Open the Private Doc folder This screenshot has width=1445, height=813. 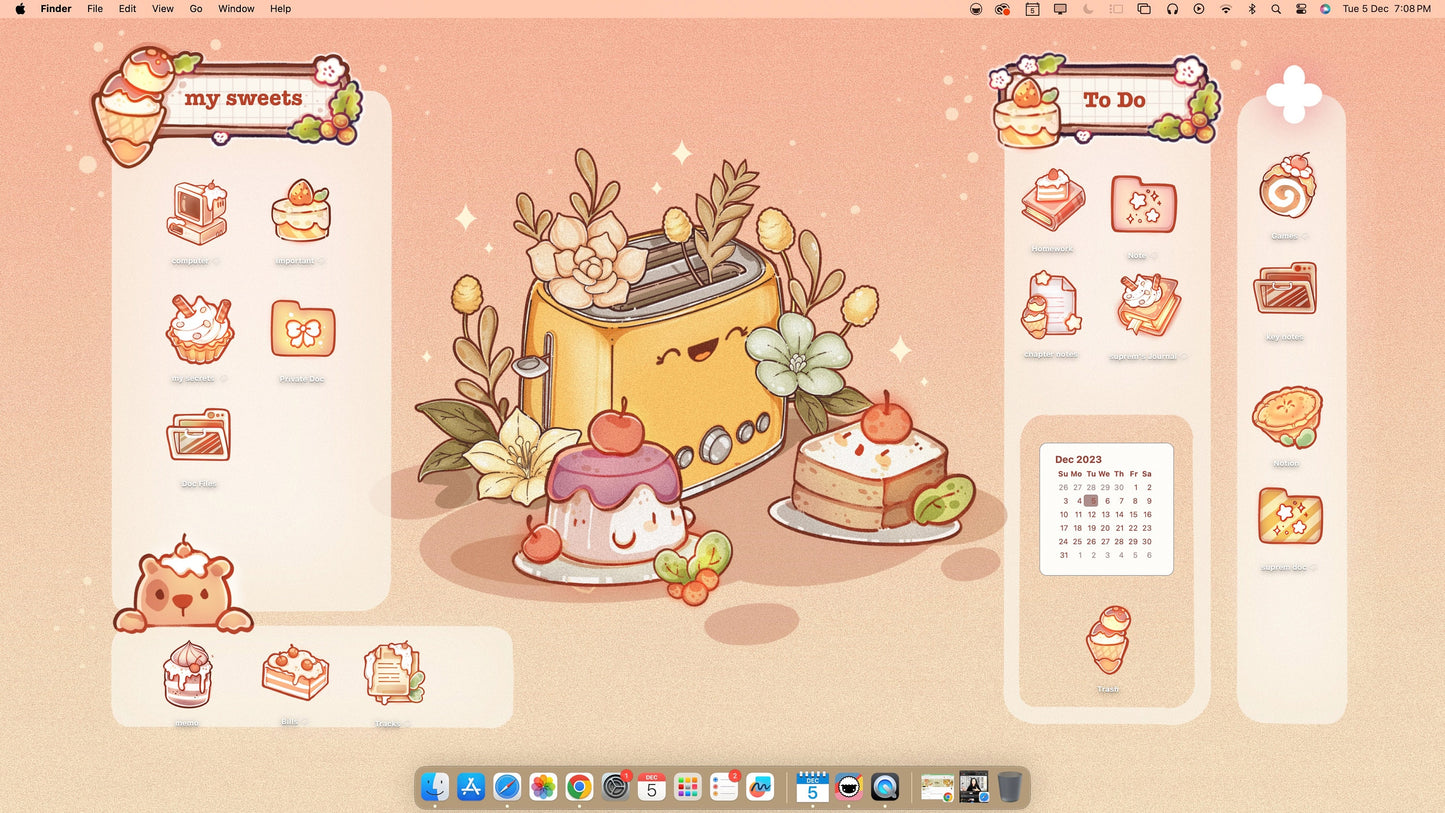(302, 330)
